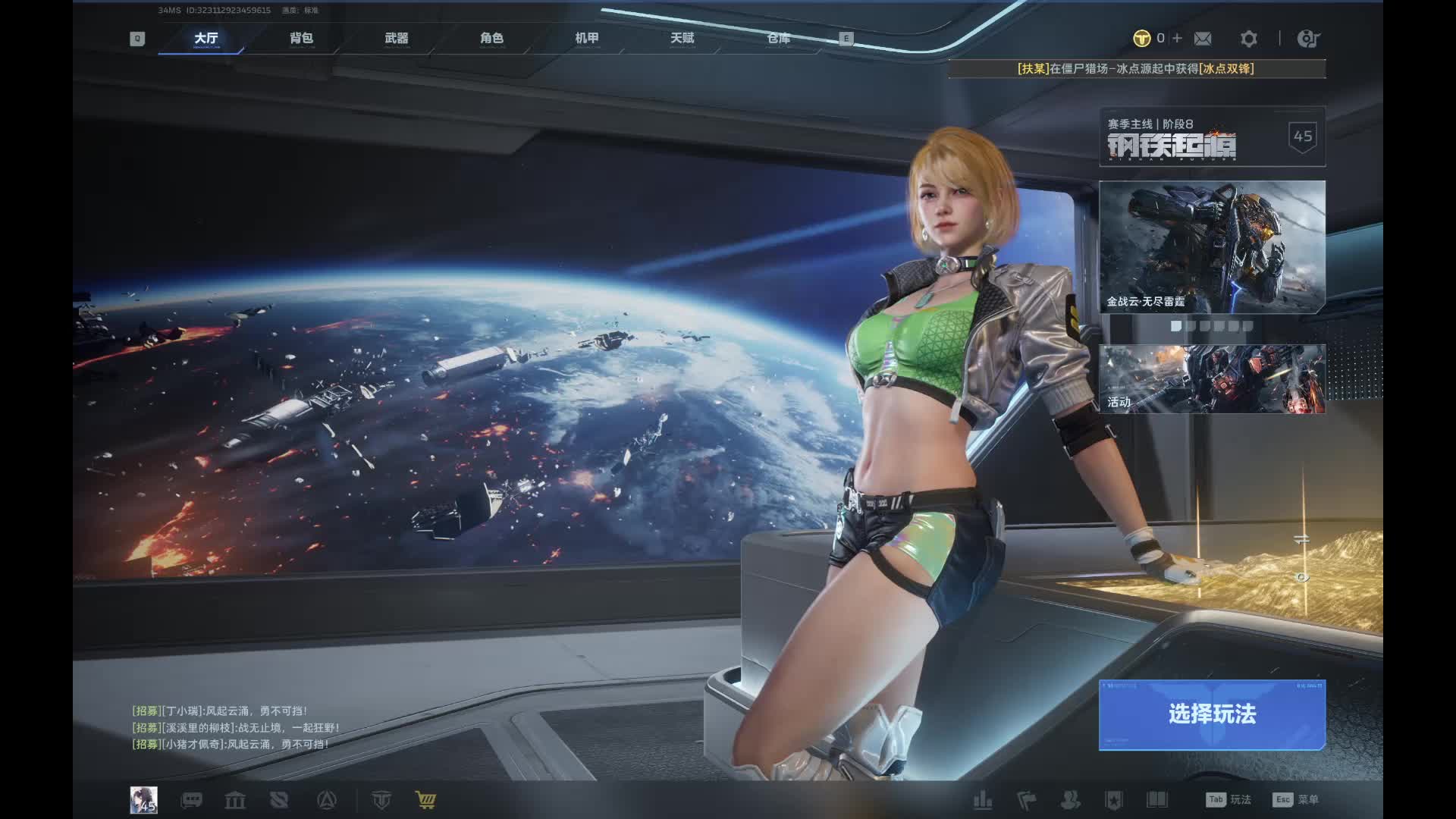The image size is (1456, 819).
Task: Open the 赛季主线 season mainline banner
Action: coord(1212,137)
